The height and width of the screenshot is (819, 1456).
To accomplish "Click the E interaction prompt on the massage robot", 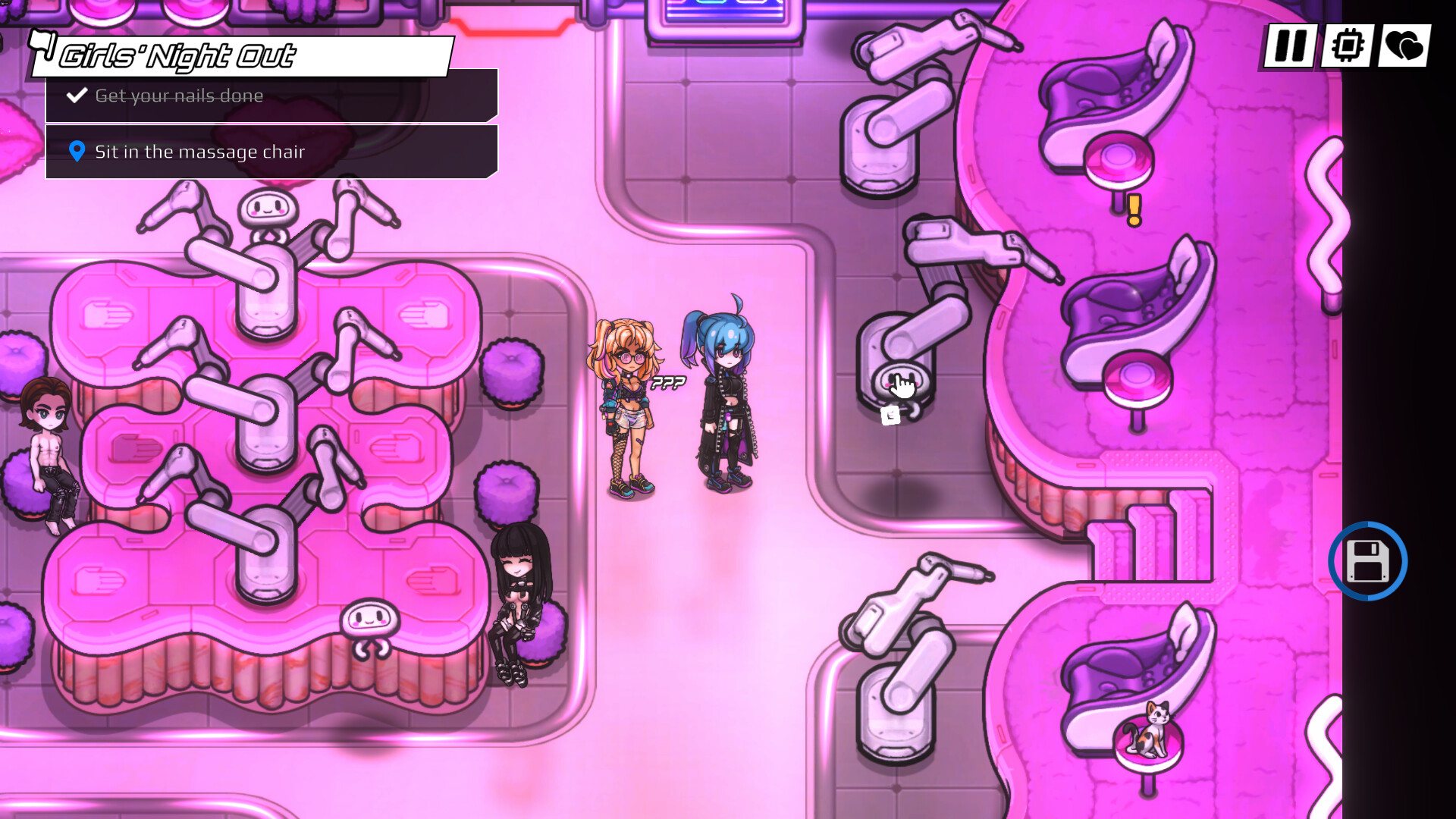I will point(889,415).
